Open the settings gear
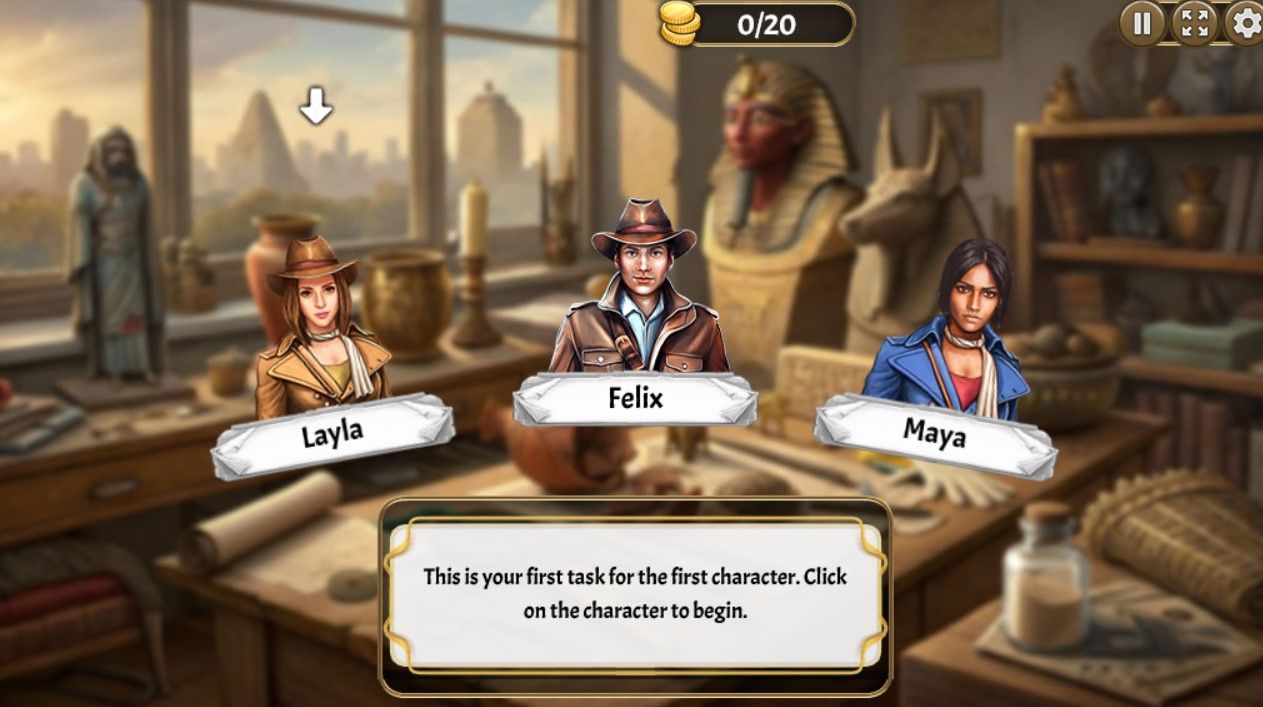Image resolution: width=1263 pixels, height=707 pixels. coord(1245,23)
